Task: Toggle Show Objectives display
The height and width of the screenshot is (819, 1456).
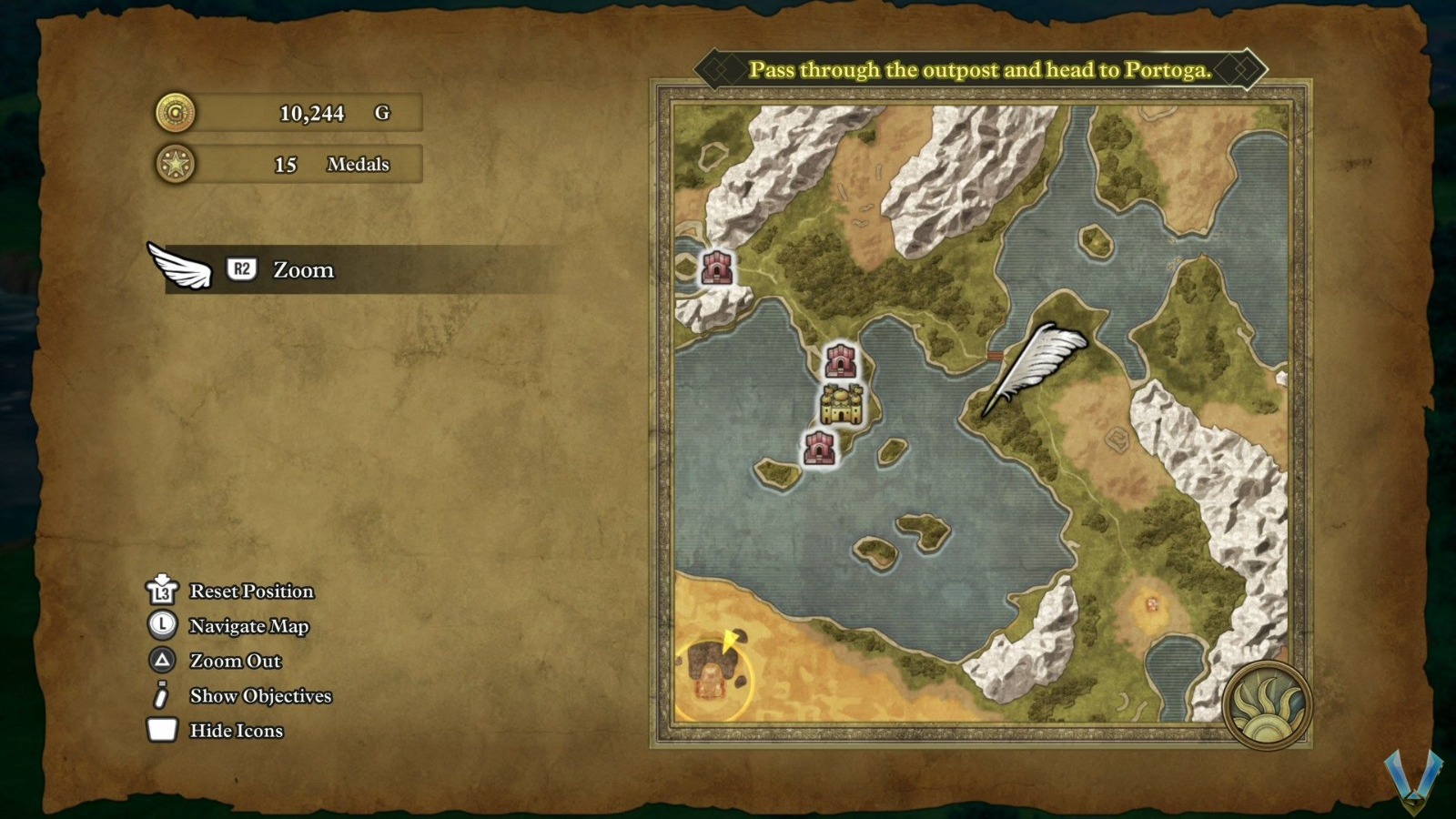Action: tap(260, 695)
